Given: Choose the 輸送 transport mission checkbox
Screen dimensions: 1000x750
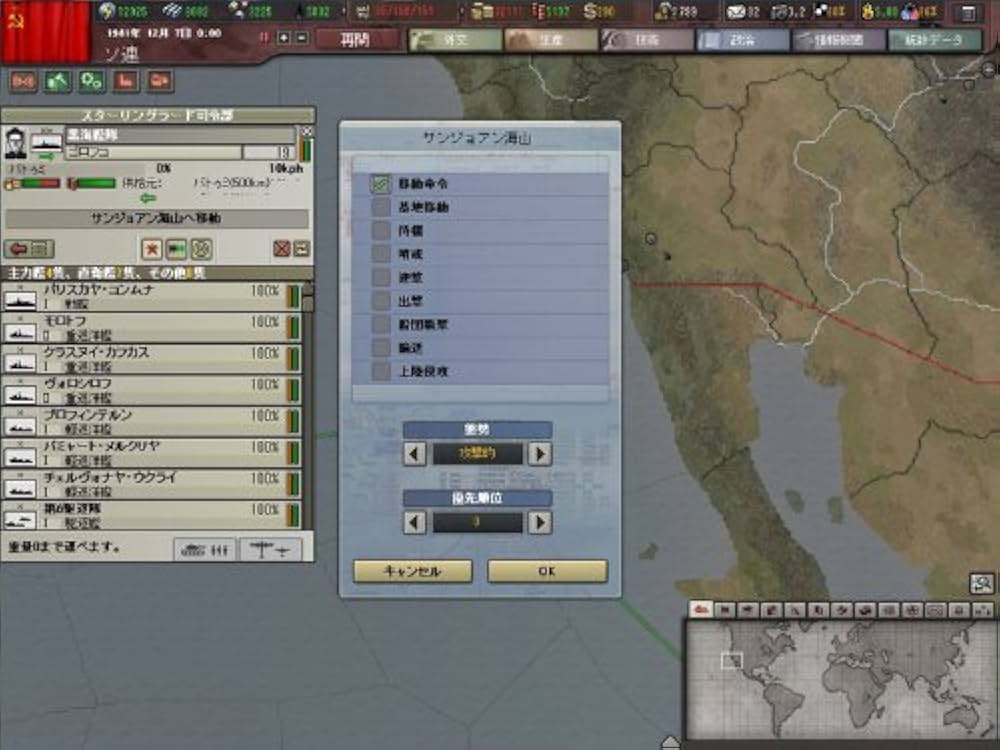Looking at the screenshot, I should 381,348.
